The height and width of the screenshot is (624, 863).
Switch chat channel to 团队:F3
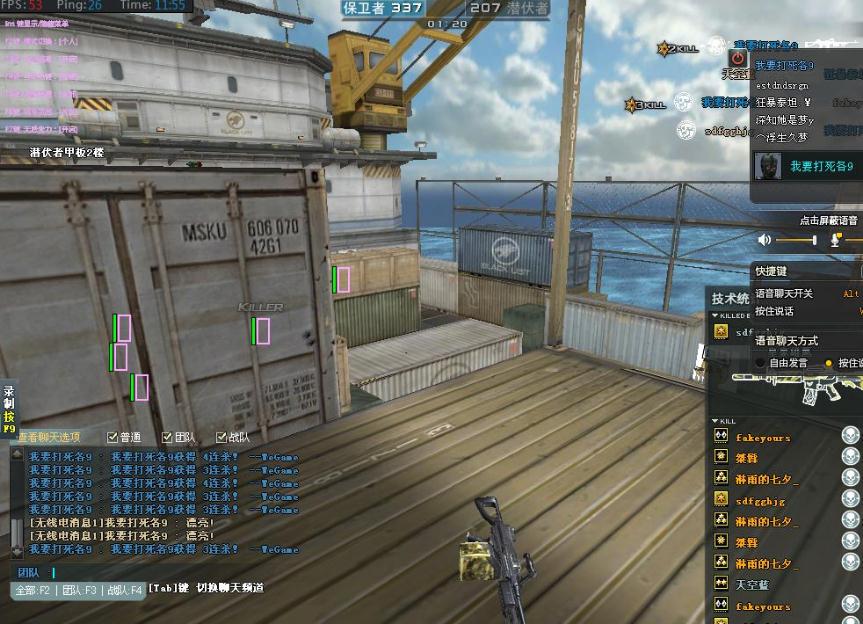(80, 590)
